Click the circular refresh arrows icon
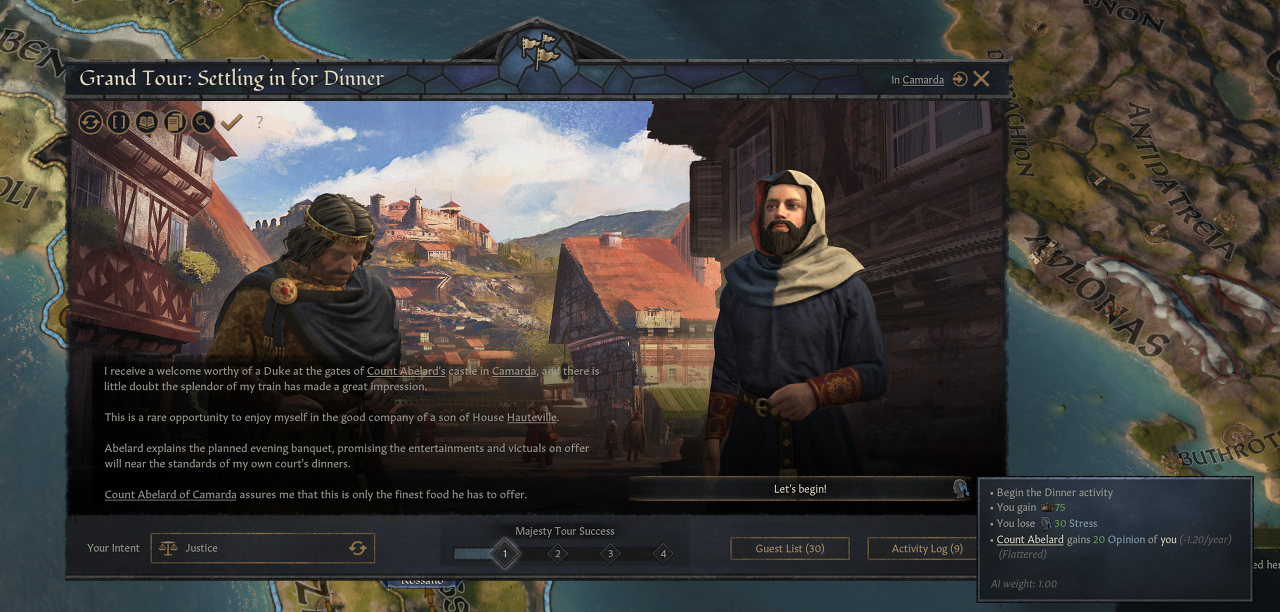1280x612 pixels. tap(91, 122)
